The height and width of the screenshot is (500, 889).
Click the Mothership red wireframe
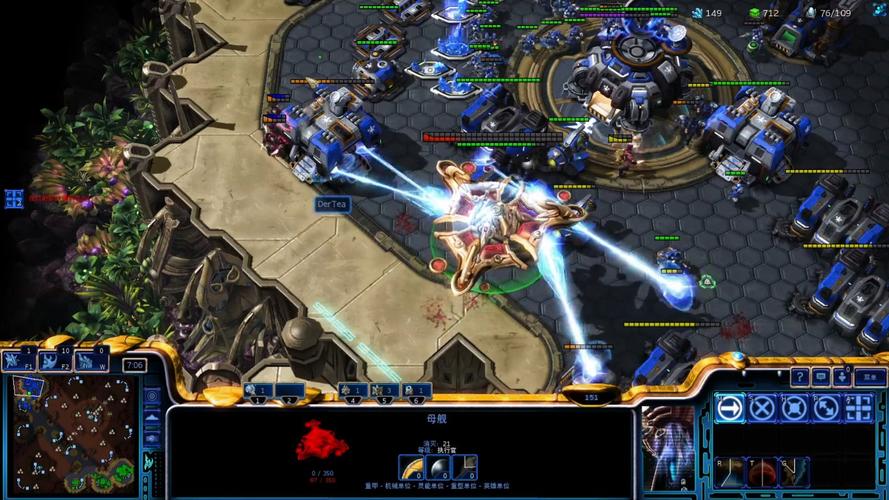click(321, 440)
